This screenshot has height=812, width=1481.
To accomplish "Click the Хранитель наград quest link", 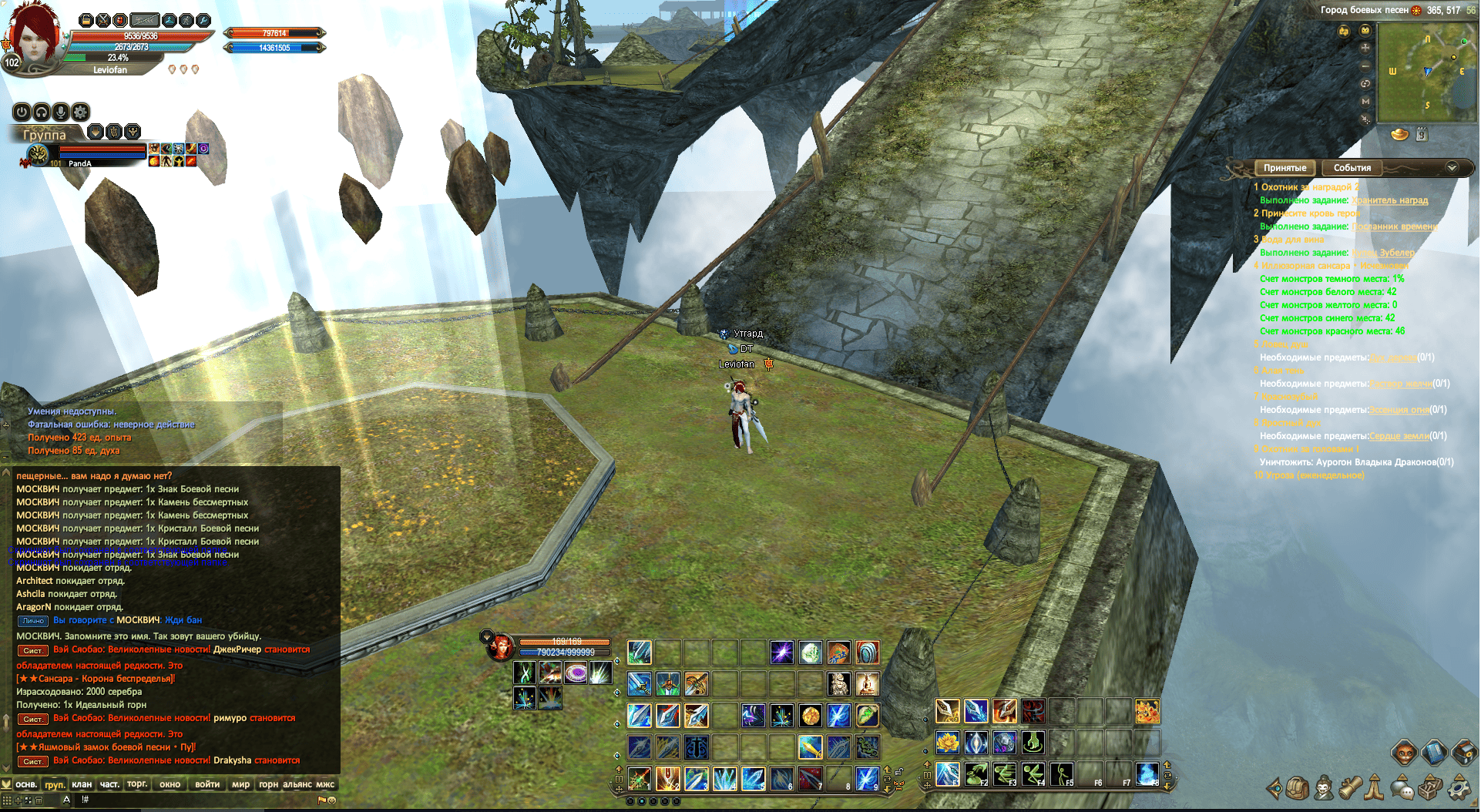I will coord(1389,200).
